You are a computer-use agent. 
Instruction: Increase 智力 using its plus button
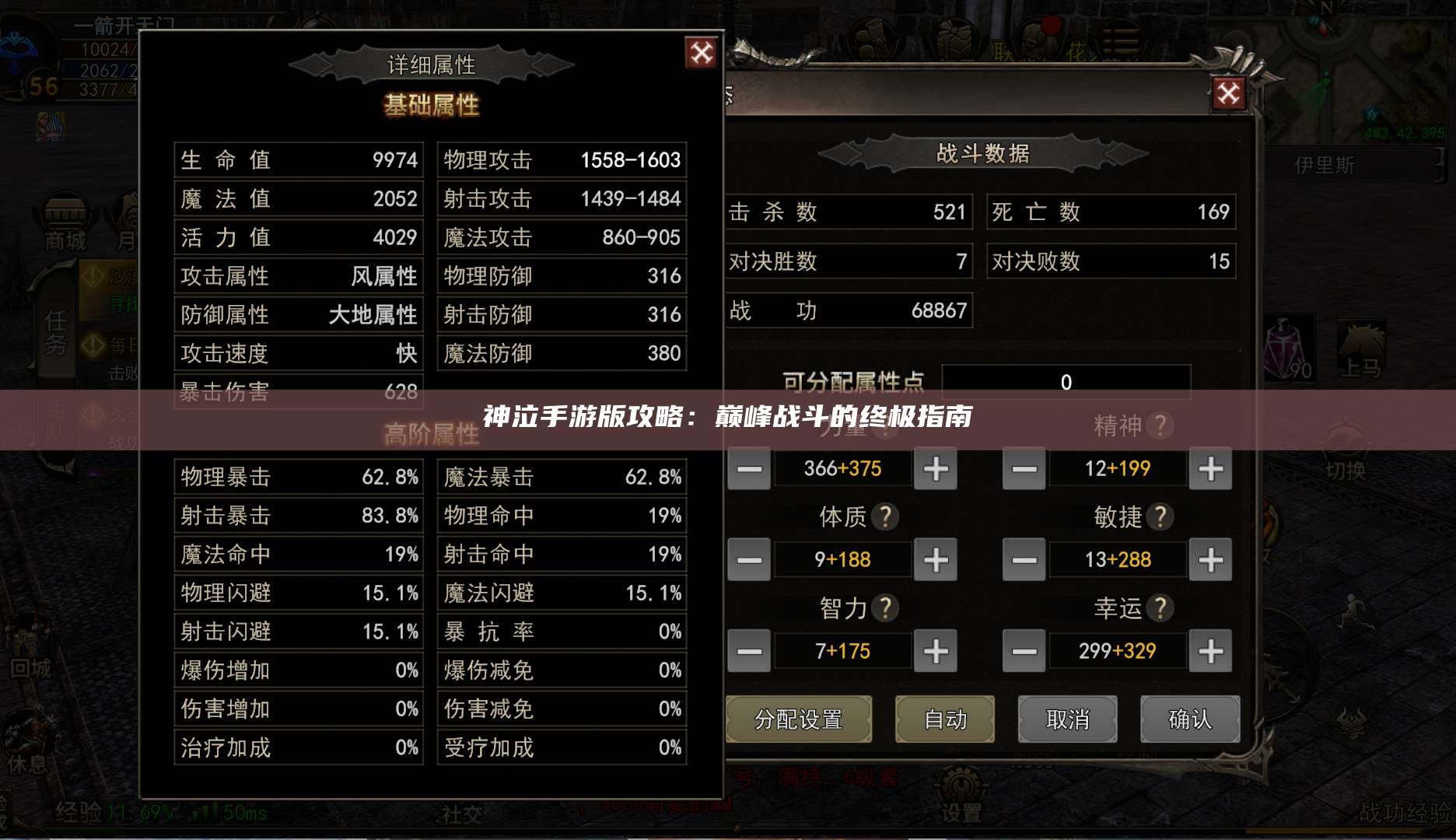click(x=935, y=651)
